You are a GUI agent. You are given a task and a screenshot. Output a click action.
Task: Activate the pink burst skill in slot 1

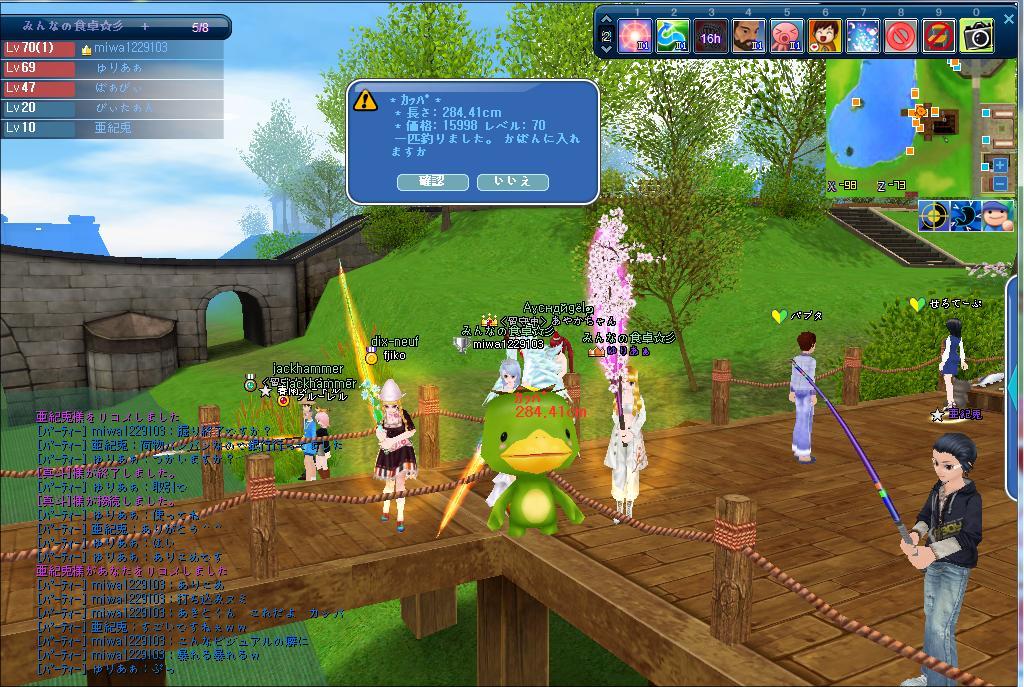pyautogui.click(x=635, y=37)
